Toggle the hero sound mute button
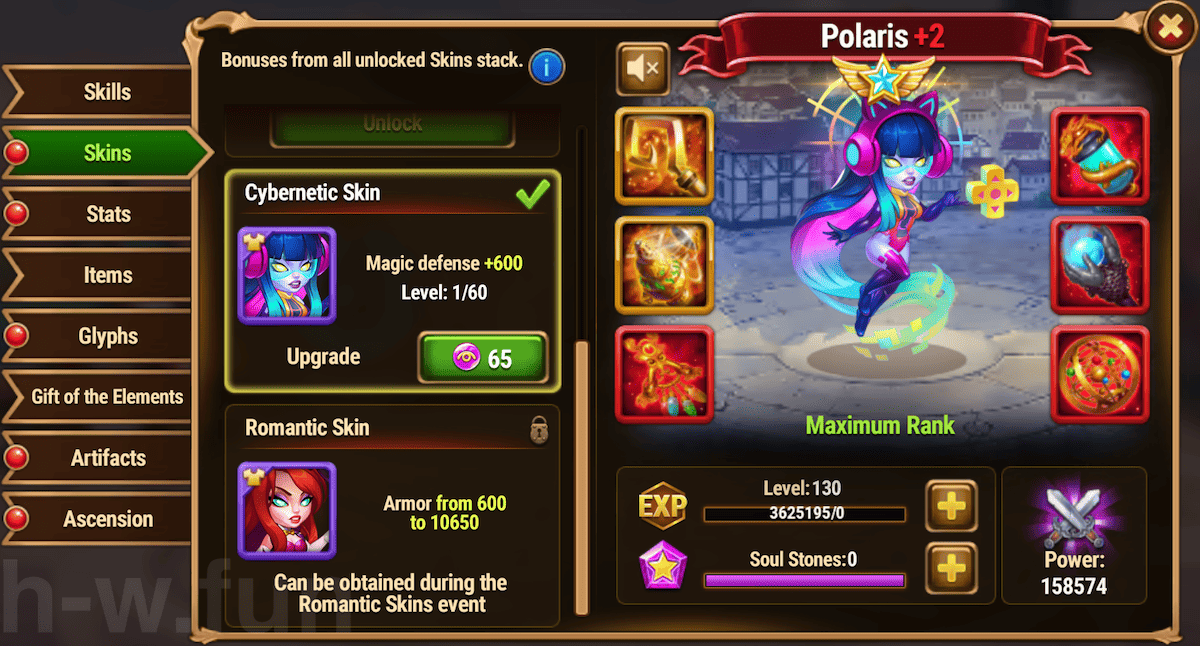The height and width of the screenshot is (646, 1200). click(x=642, y=68)
